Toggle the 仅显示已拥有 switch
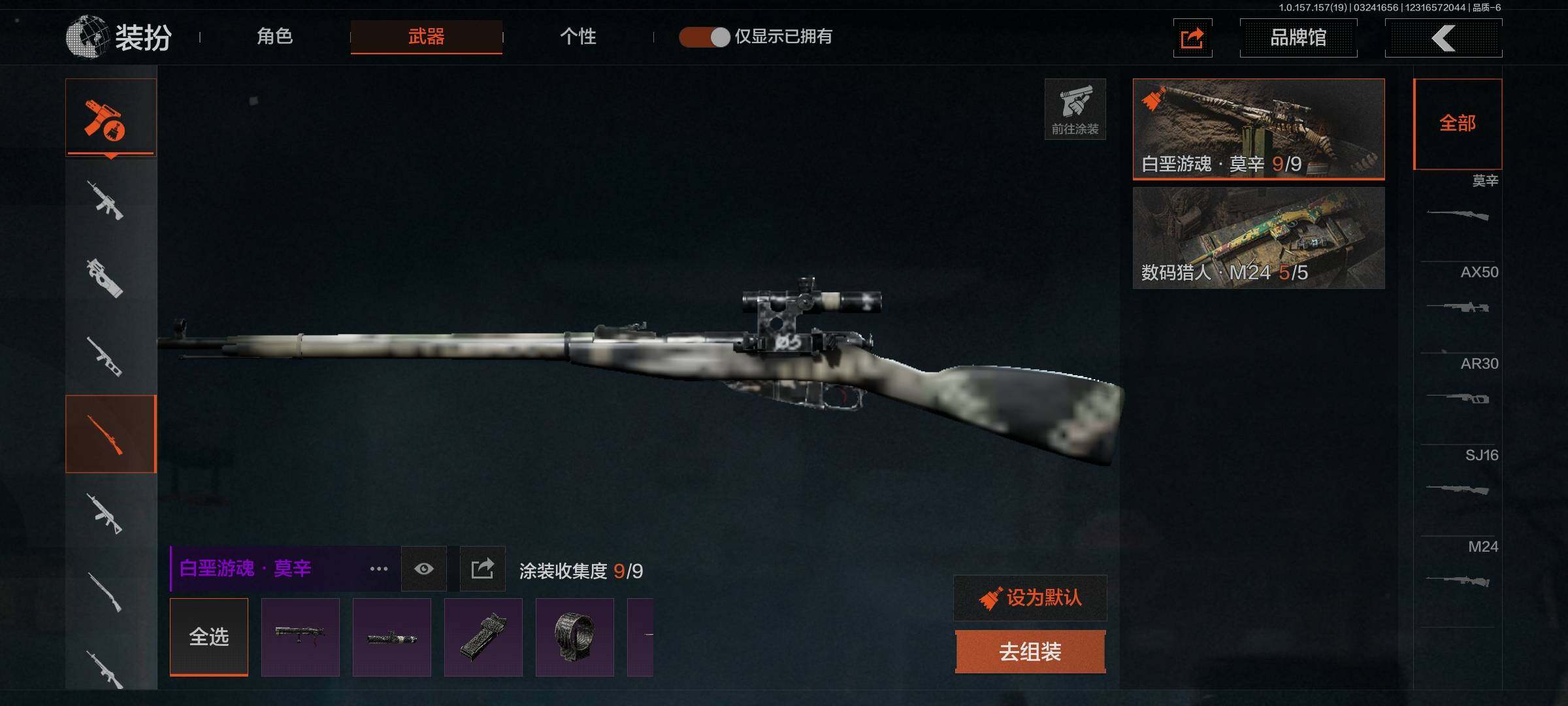This screenshot has height=706, width=1568. (x=704, y=37)
